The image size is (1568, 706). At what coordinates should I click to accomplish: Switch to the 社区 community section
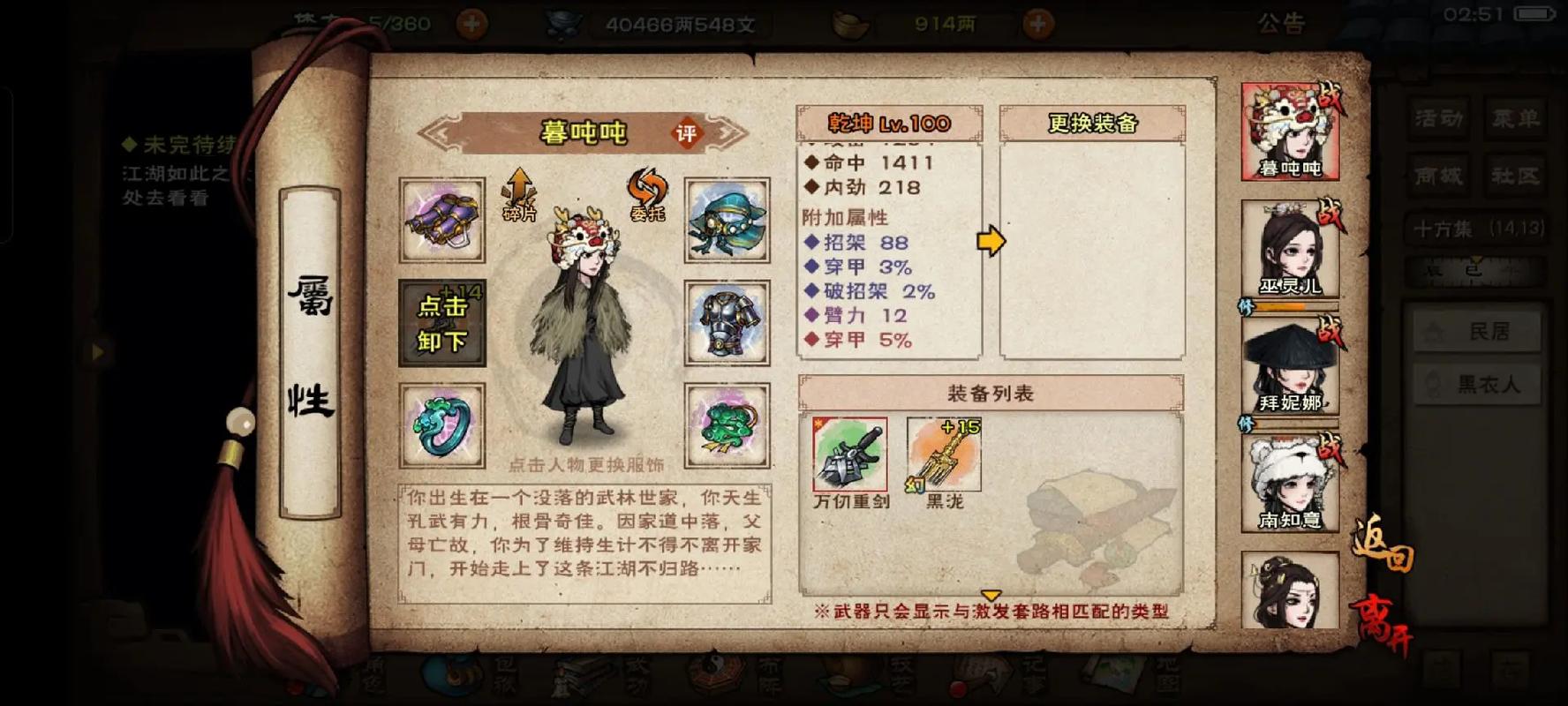[x=1515, y=176]
